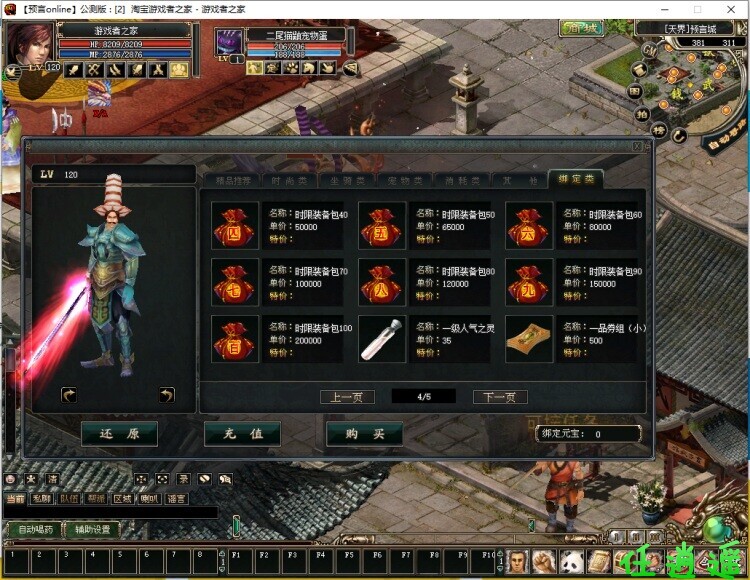Image resolution: width=750 pixels, height=580 pixels.
Task: Pick the 一品券组(小) voucher item
Action: tap(529, 339)
